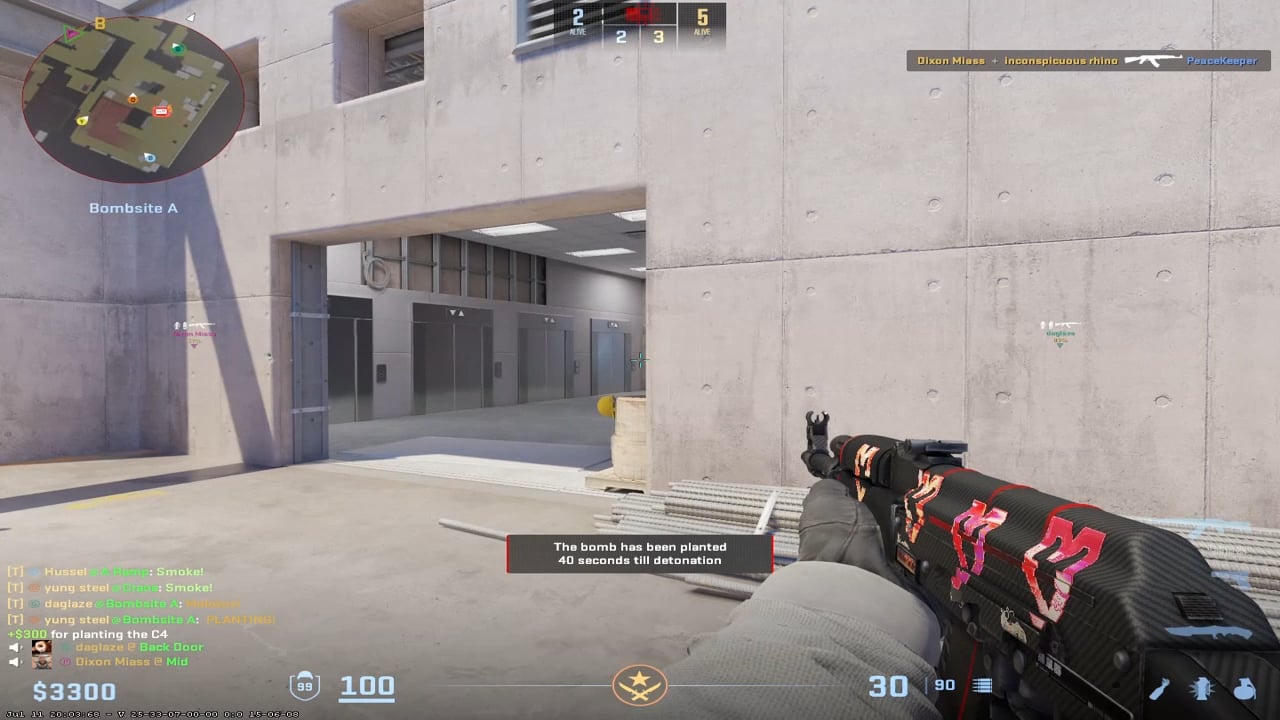The height and width of the screenshot is (720, 1280).
Task: Click daglaze's avatar thumbnail in the event feed
Action: [x=41, y=647]
